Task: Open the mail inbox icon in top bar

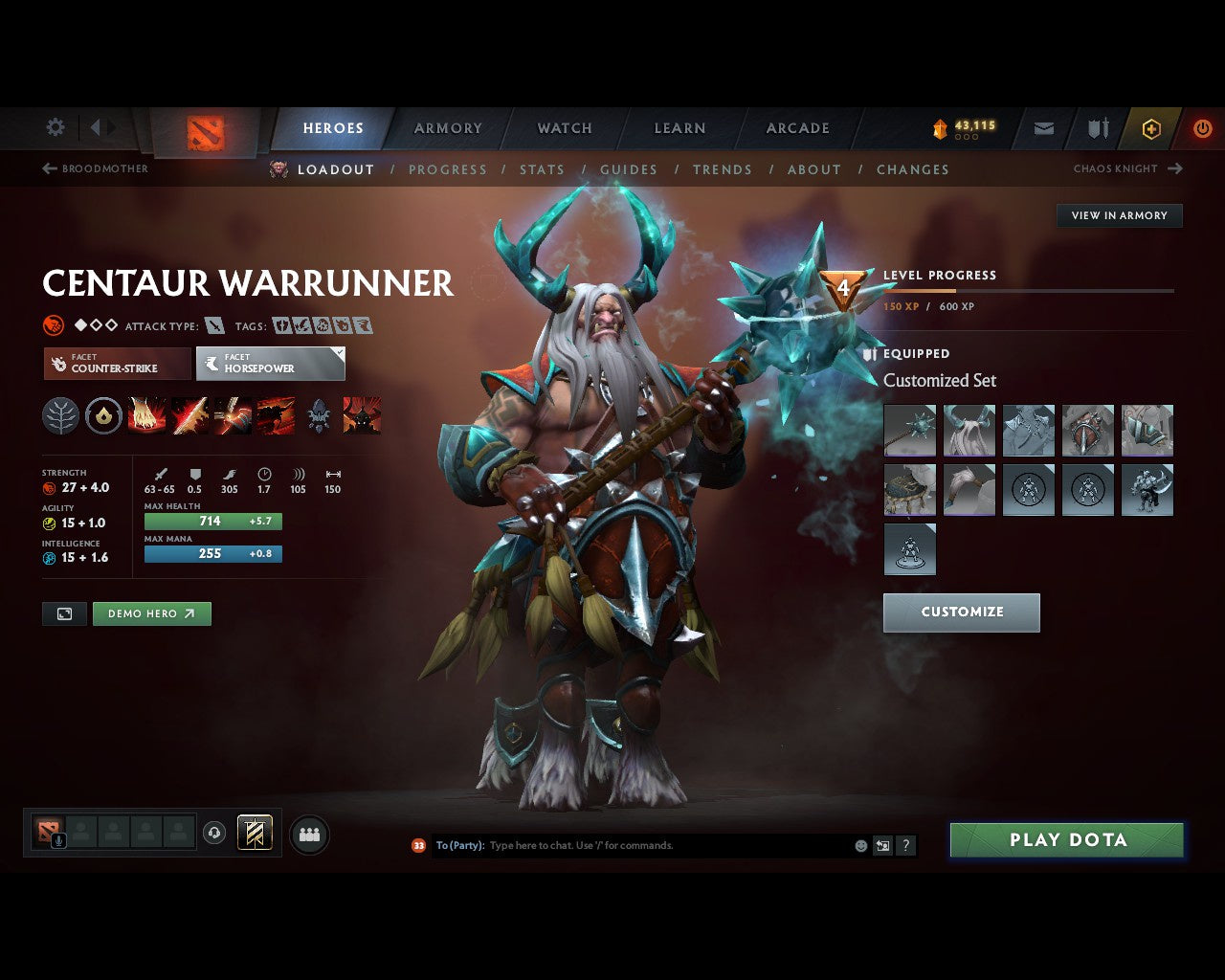Action: coord(1043,128)
